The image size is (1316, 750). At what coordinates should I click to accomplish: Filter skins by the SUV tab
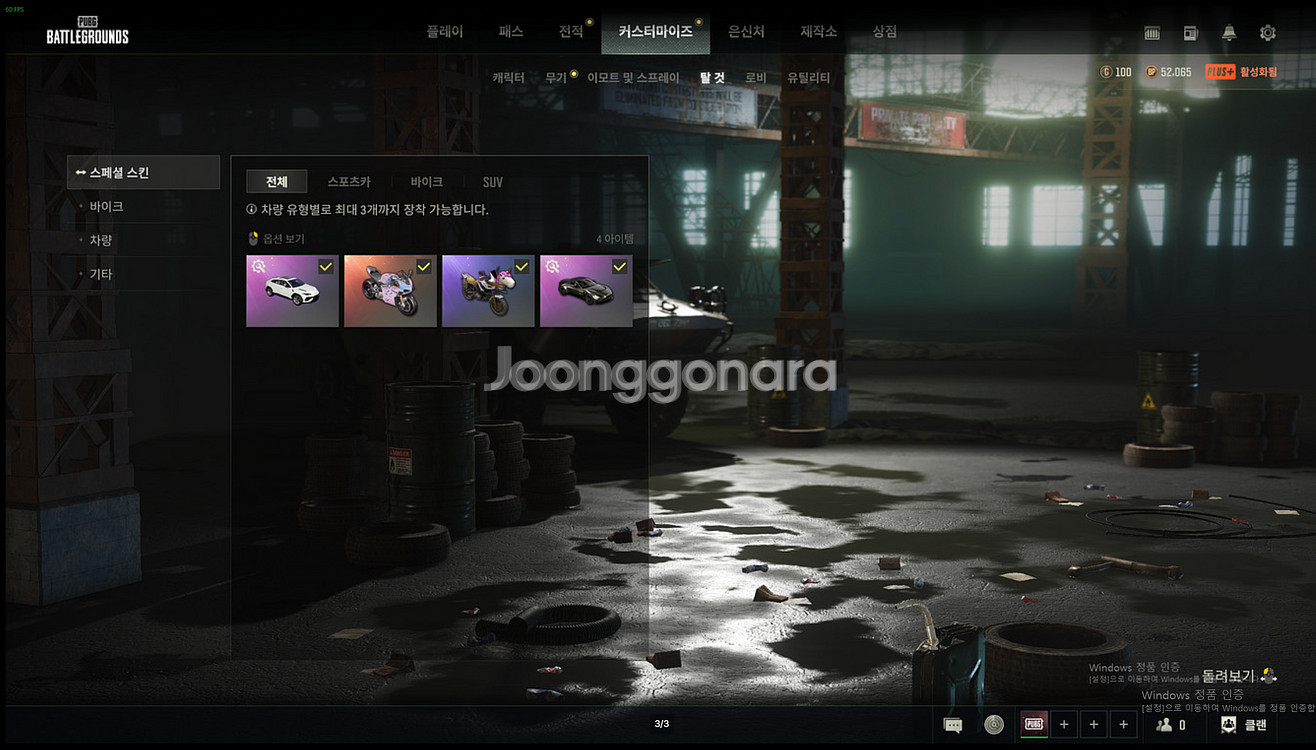(x=493, y=182)
